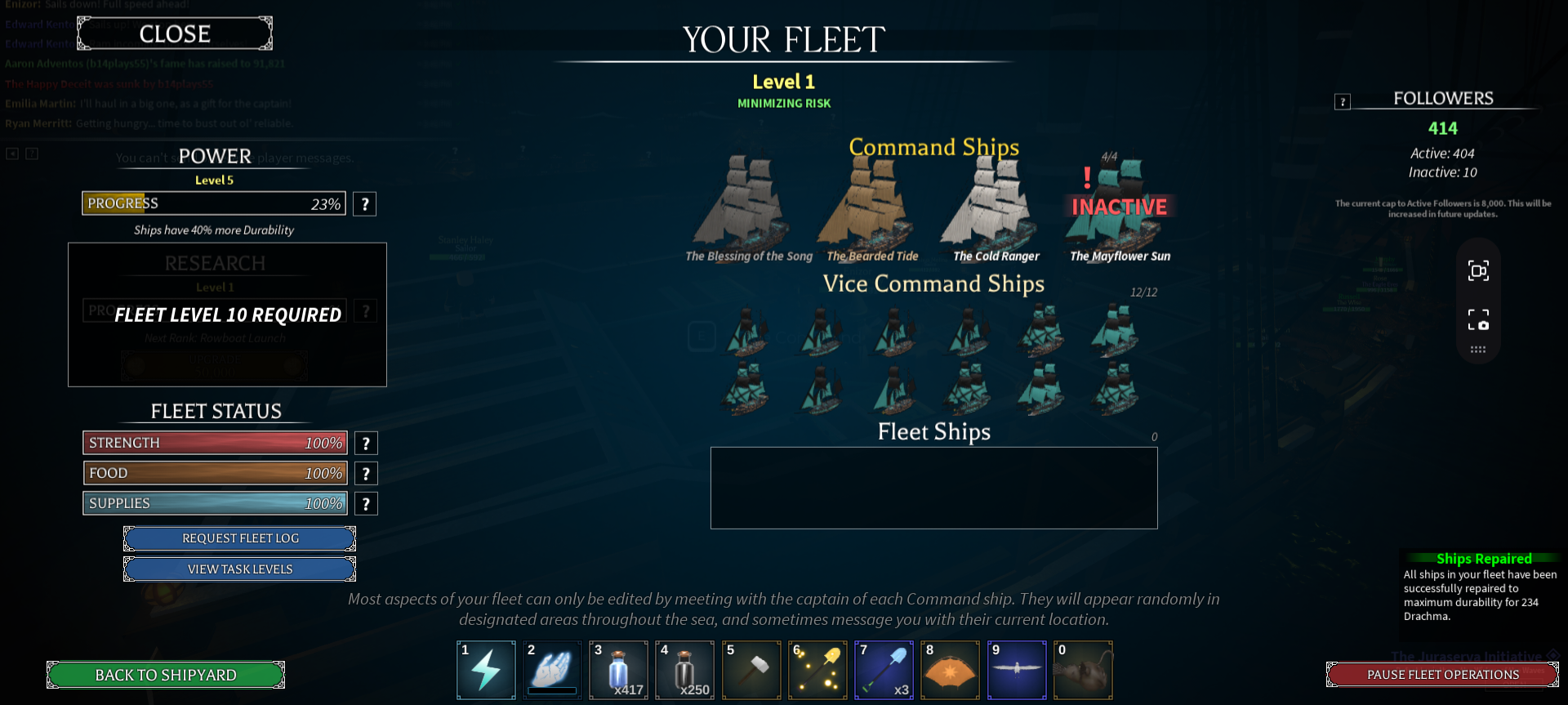The width and height of the screenshot is (1568, 705).
Task: Go back to the shipyard
Action: (166, 675)
